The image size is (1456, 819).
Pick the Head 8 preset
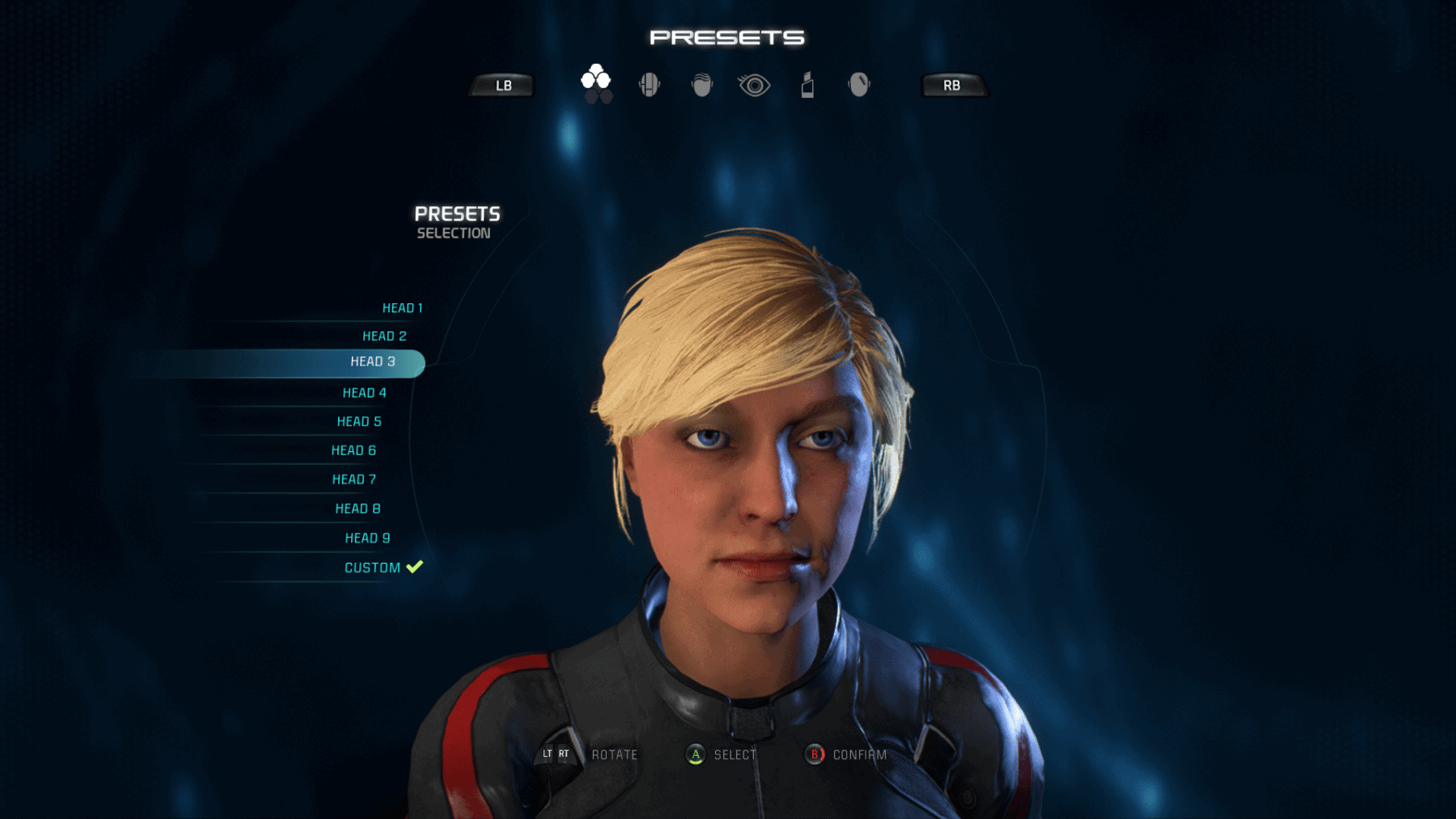[358, 509]
